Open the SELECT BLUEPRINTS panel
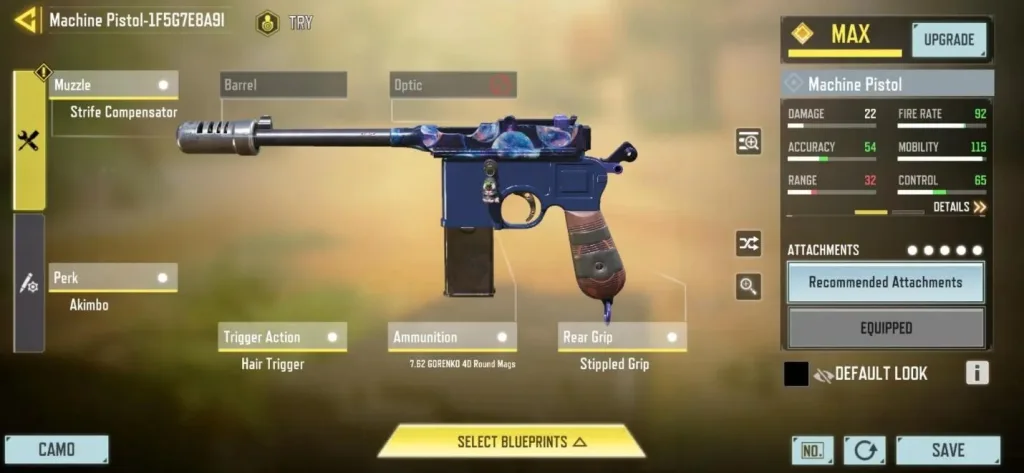This screenshot has width=1024, height=473. [511, 442]
